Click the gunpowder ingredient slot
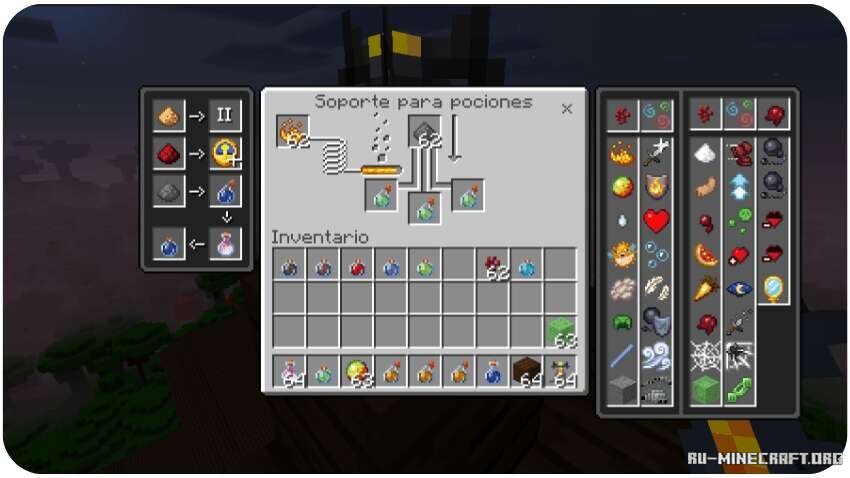 (424, 131)
